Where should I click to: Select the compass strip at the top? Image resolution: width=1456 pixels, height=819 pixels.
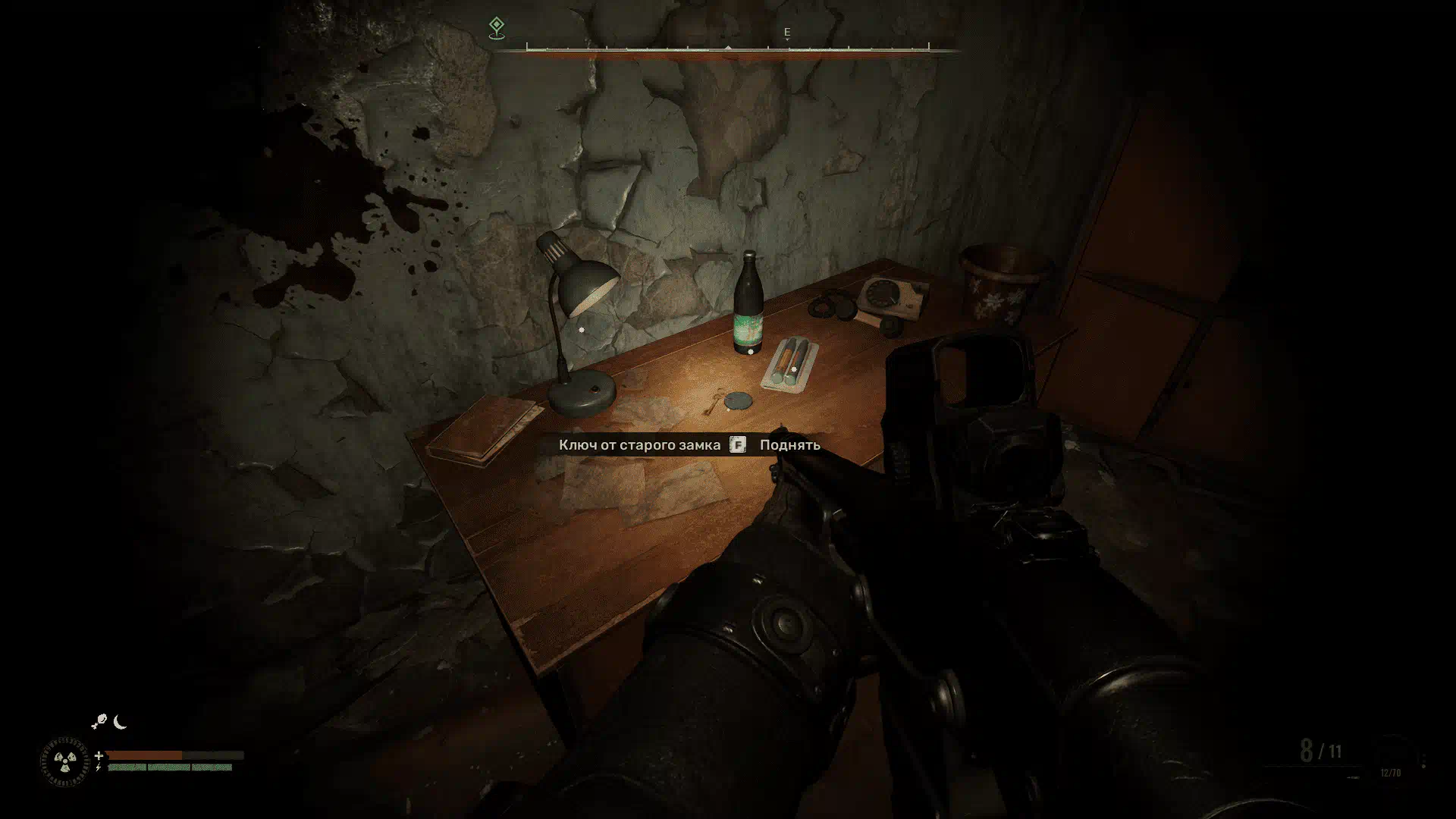coord(727,50)
